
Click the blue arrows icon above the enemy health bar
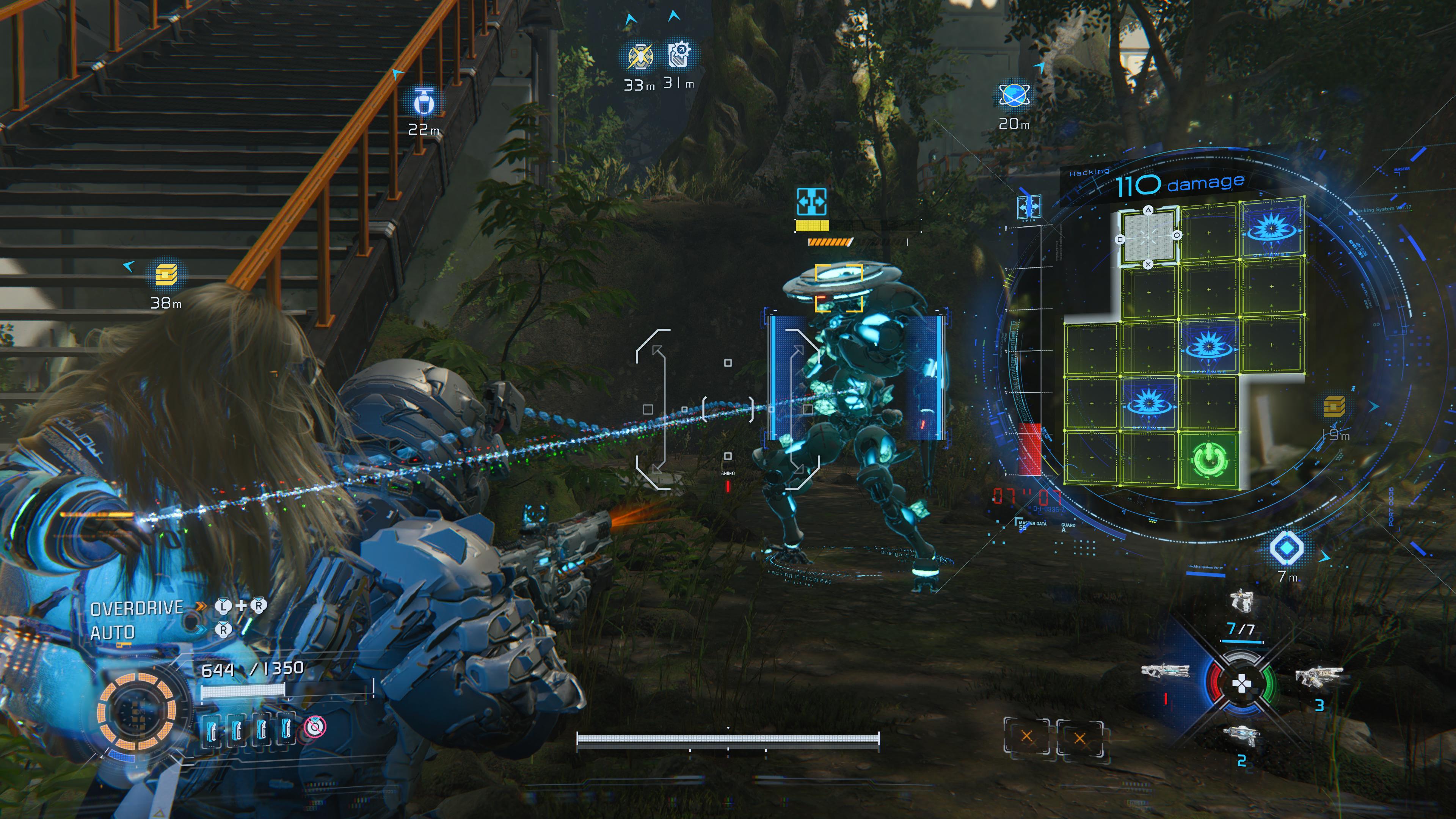[x=811, y=202]
